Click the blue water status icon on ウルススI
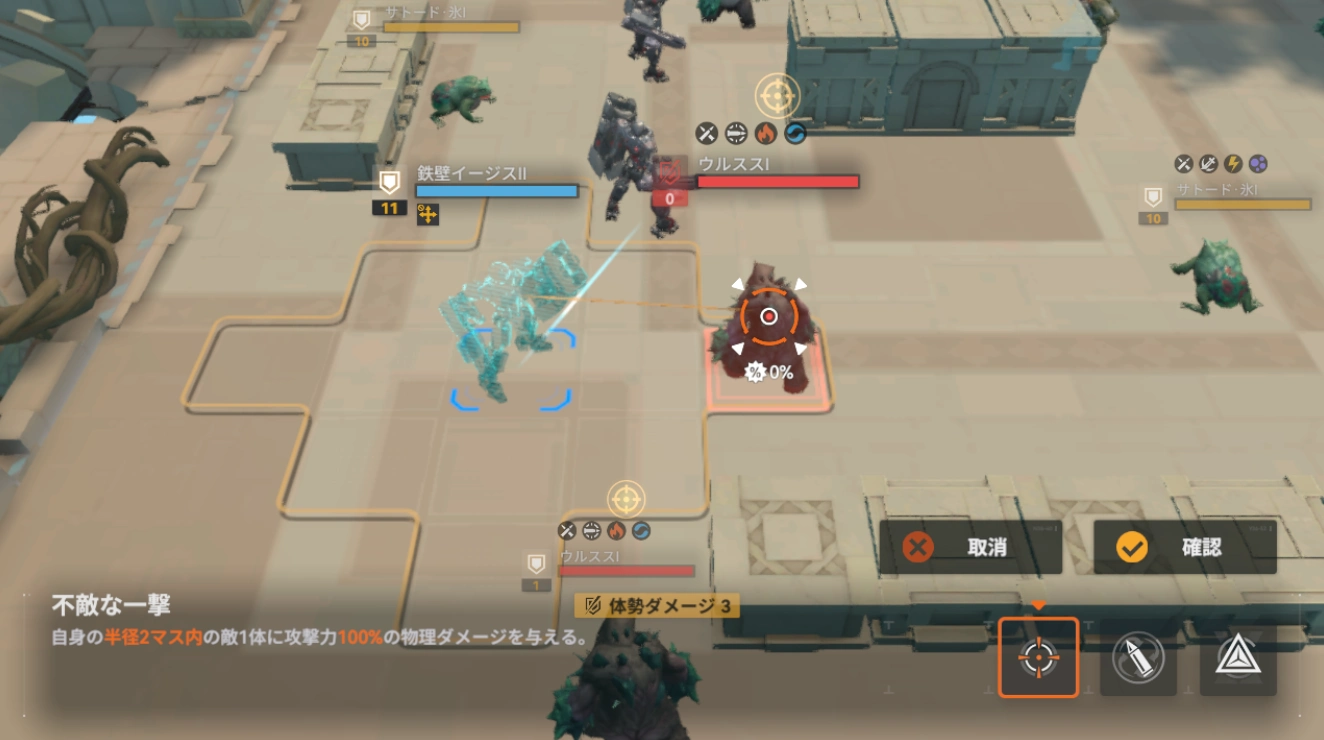Viewport: 1324px width, 740px height. pos(794,133)
